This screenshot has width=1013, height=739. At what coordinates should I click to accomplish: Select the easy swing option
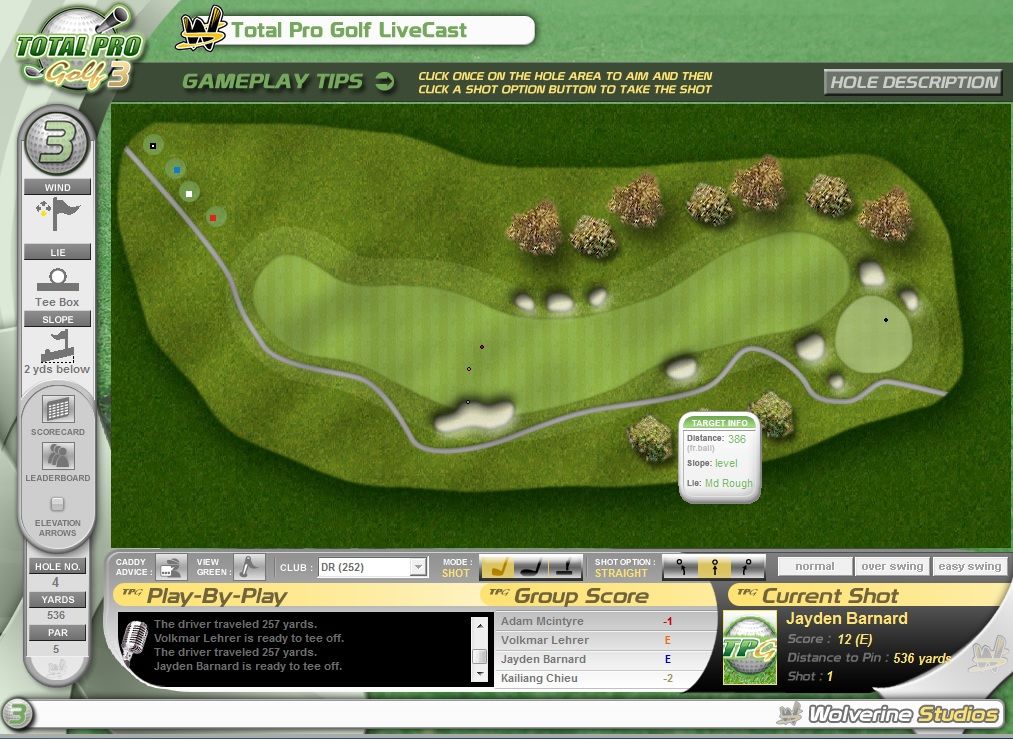(969, 566)
